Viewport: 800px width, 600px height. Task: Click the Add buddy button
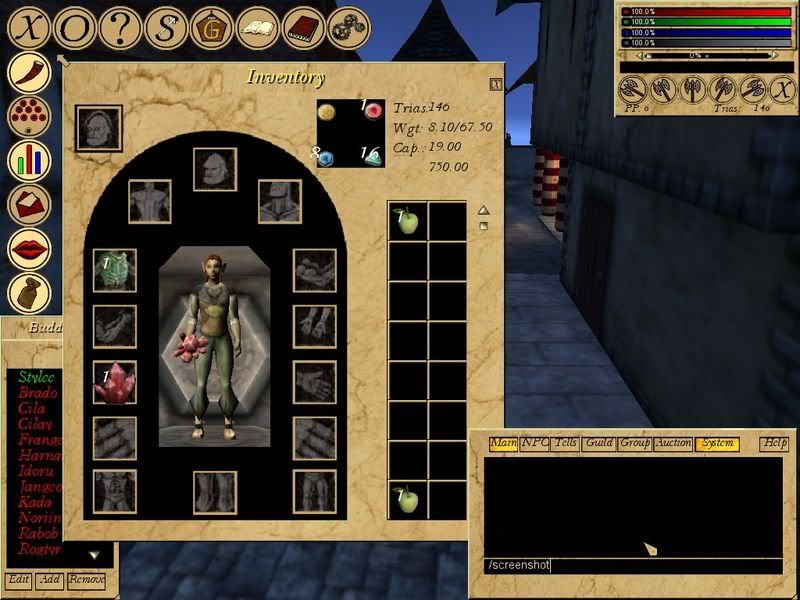[x=49, y=580]
